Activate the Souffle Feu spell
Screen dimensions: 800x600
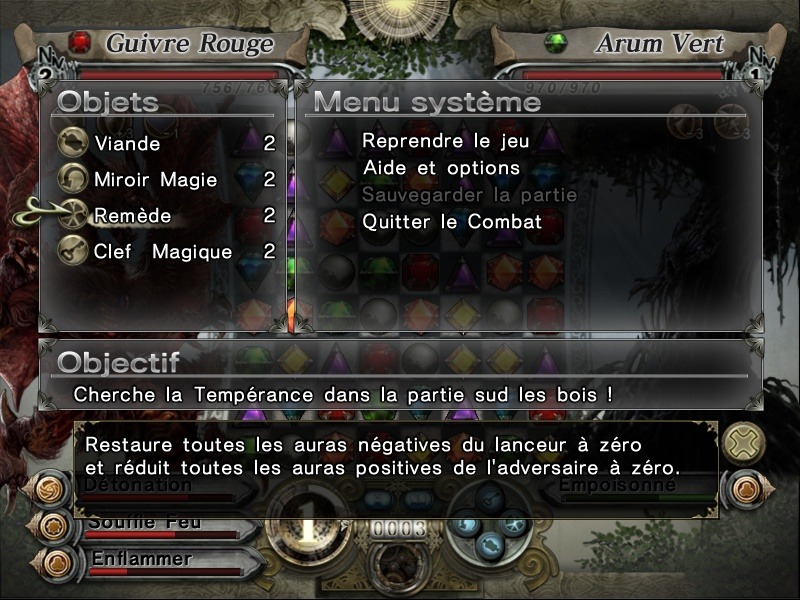[x=145, y=523]
